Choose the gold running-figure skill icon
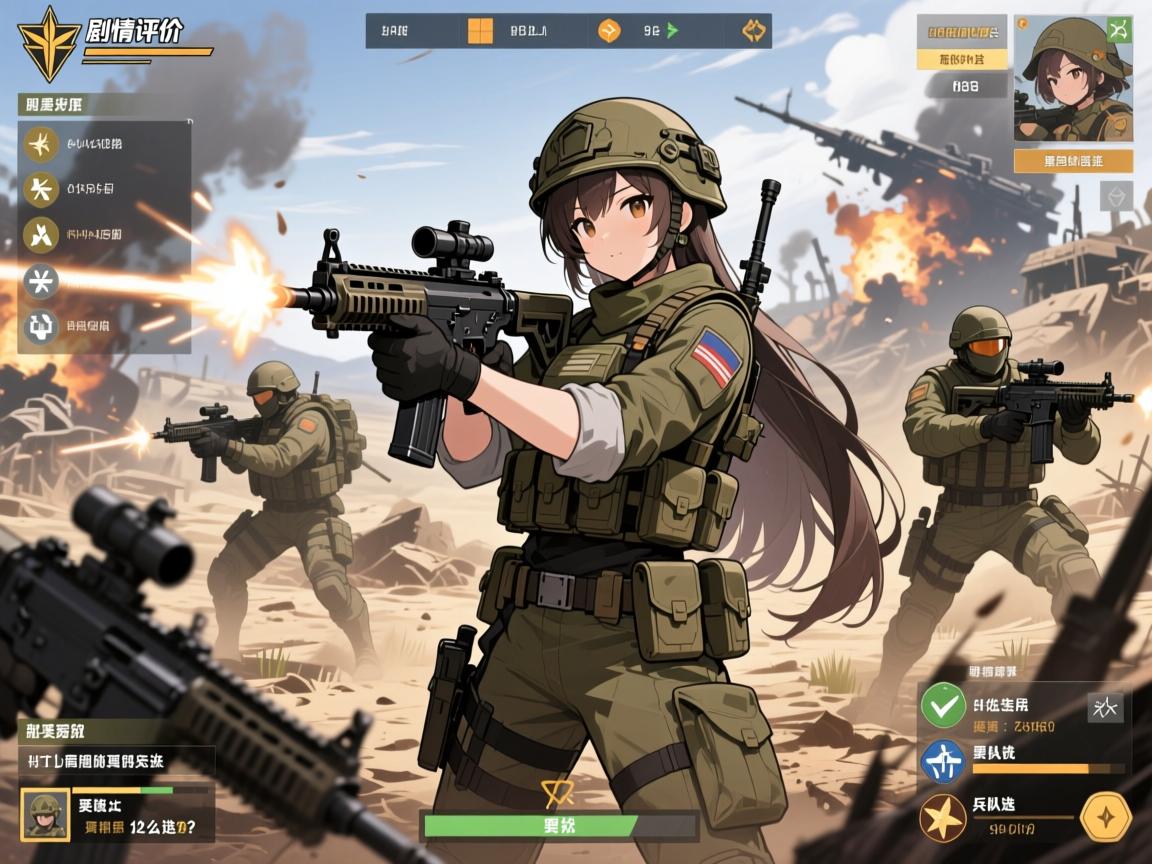Screen dimensions: 1152x864 [x=41, y=189]
